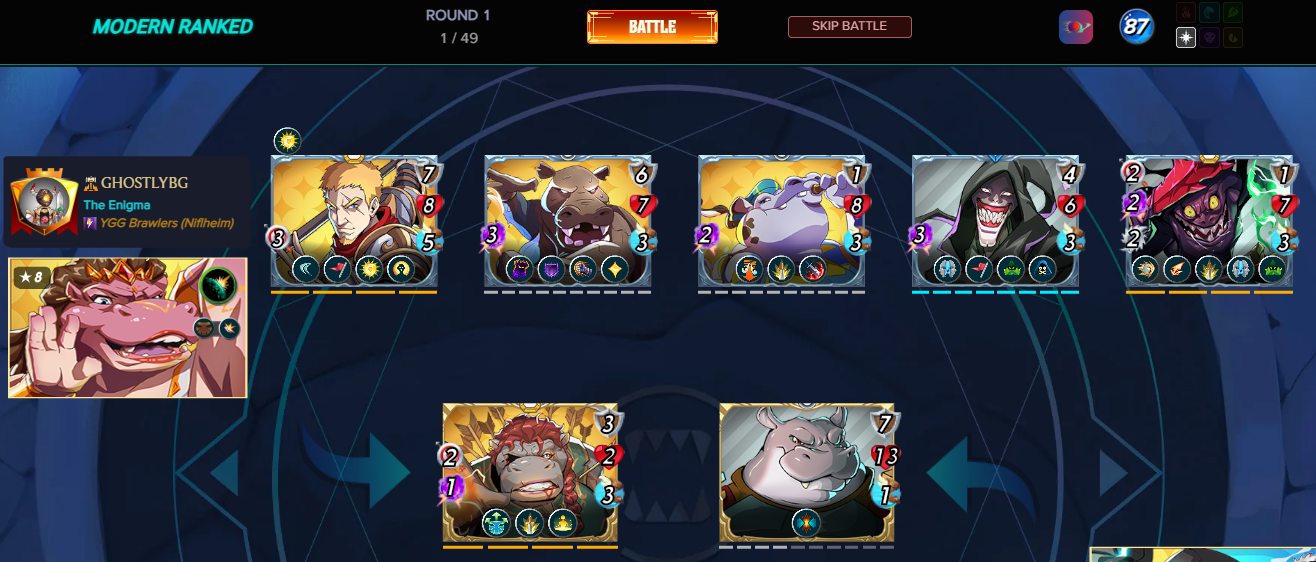Inspect the buff icon above swordsman card
This screenshot has width=1316, height=562.
[x=287, y=141]
